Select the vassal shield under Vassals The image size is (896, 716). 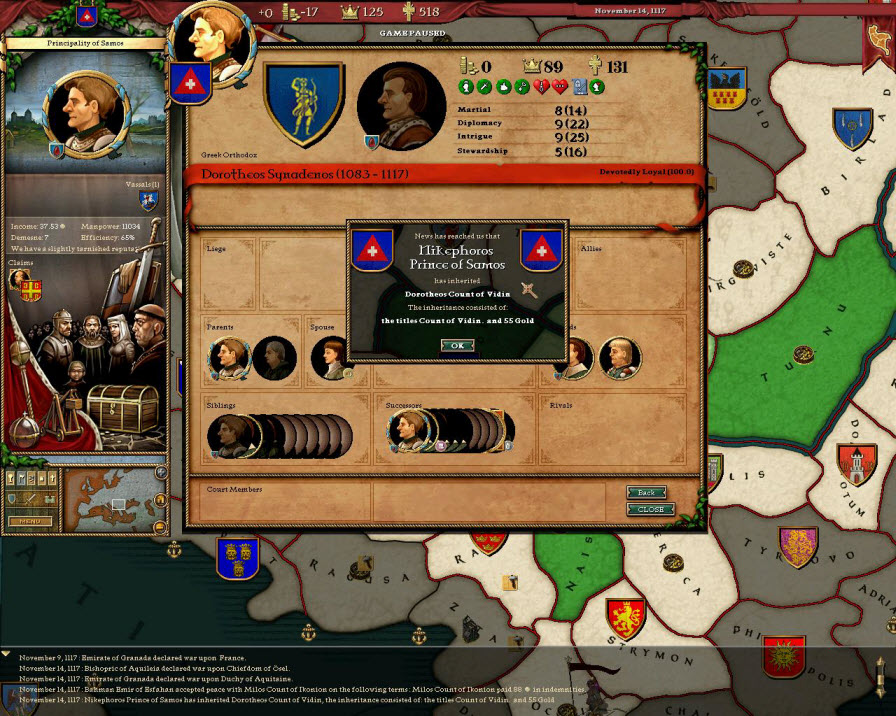click(148, 202)
